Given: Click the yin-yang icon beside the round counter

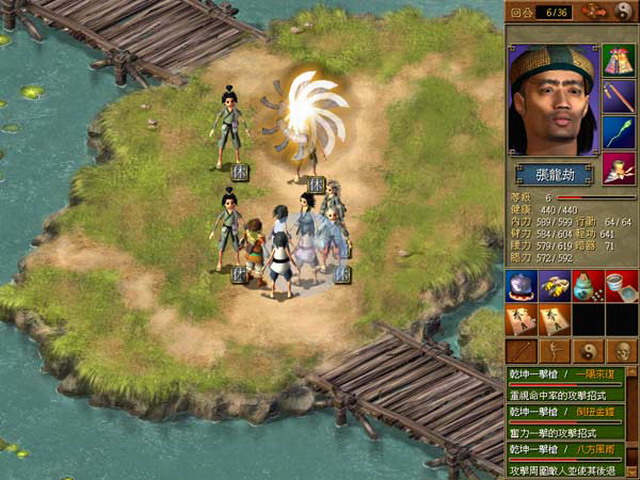Looking at the screenshot, I should (x=624, y=12).
